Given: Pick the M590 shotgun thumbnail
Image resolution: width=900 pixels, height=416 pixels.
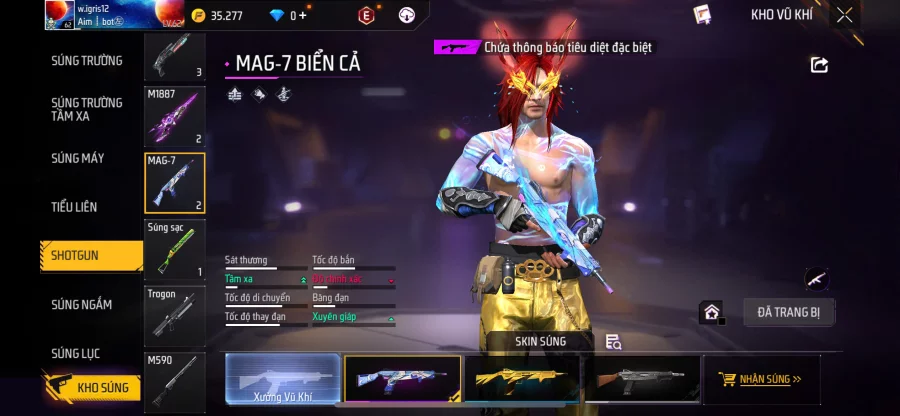Looking at the screenshot, I should click(175, 380).
